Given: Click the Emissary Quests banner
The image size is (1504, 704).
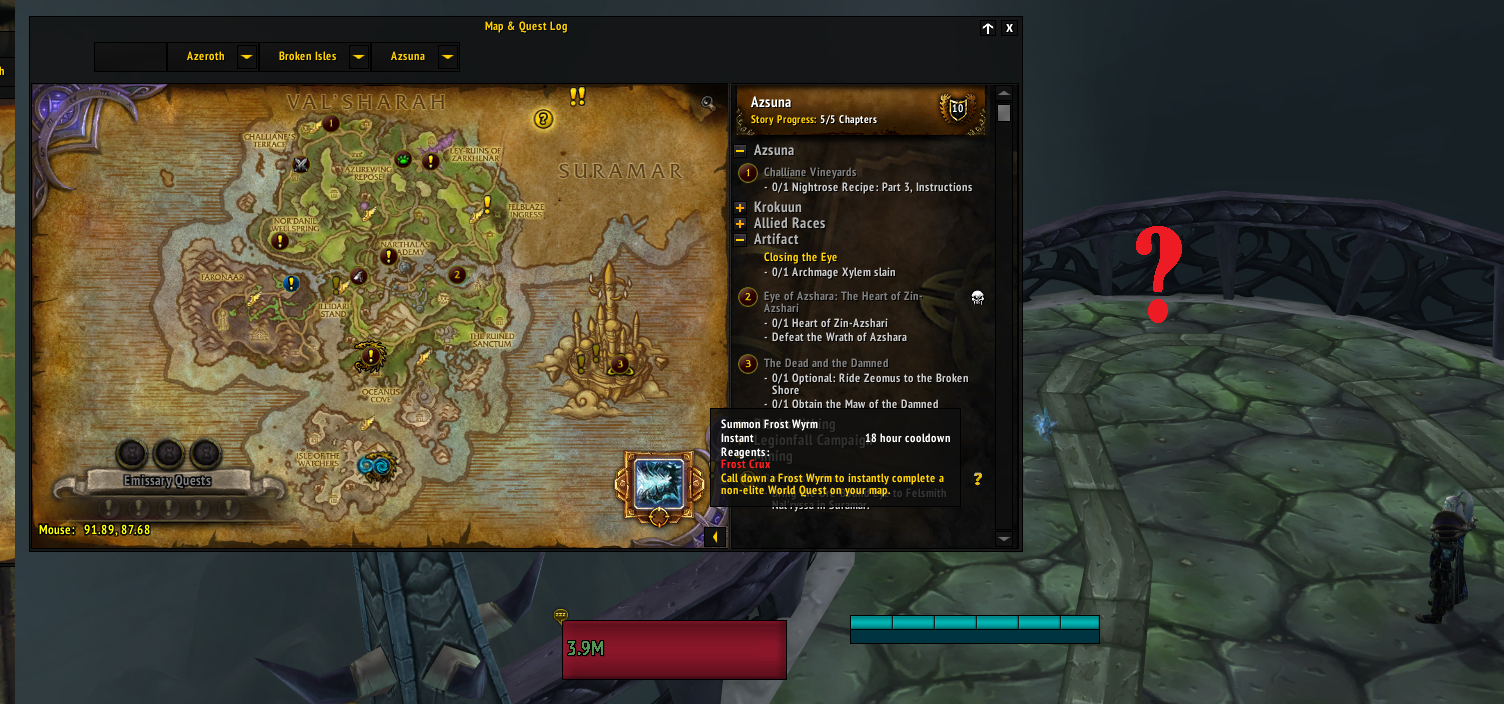Looking at the screenshot, I should click(x=166, y=481).
